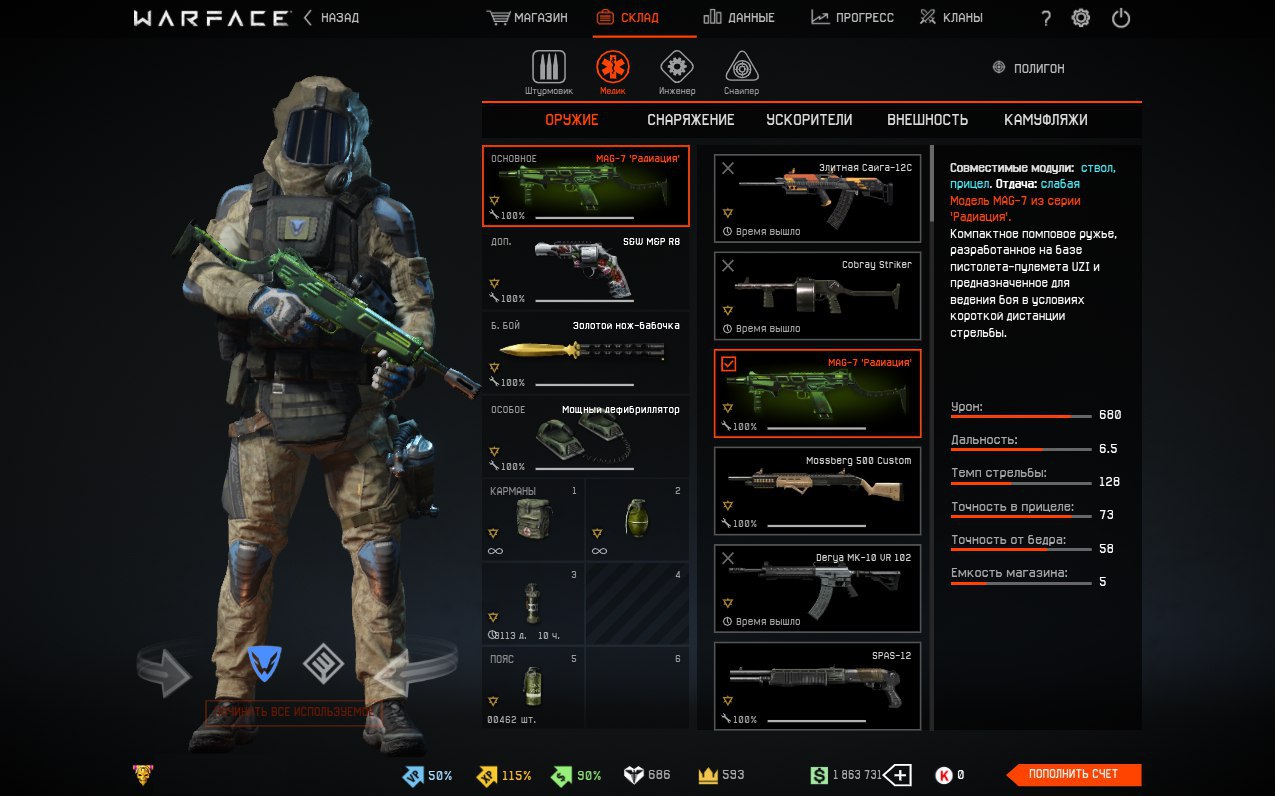Select the S&W M&P R8 secondary slot
Image resolution: width=1275 pixels, height=796 pixels.
(586, 270)
